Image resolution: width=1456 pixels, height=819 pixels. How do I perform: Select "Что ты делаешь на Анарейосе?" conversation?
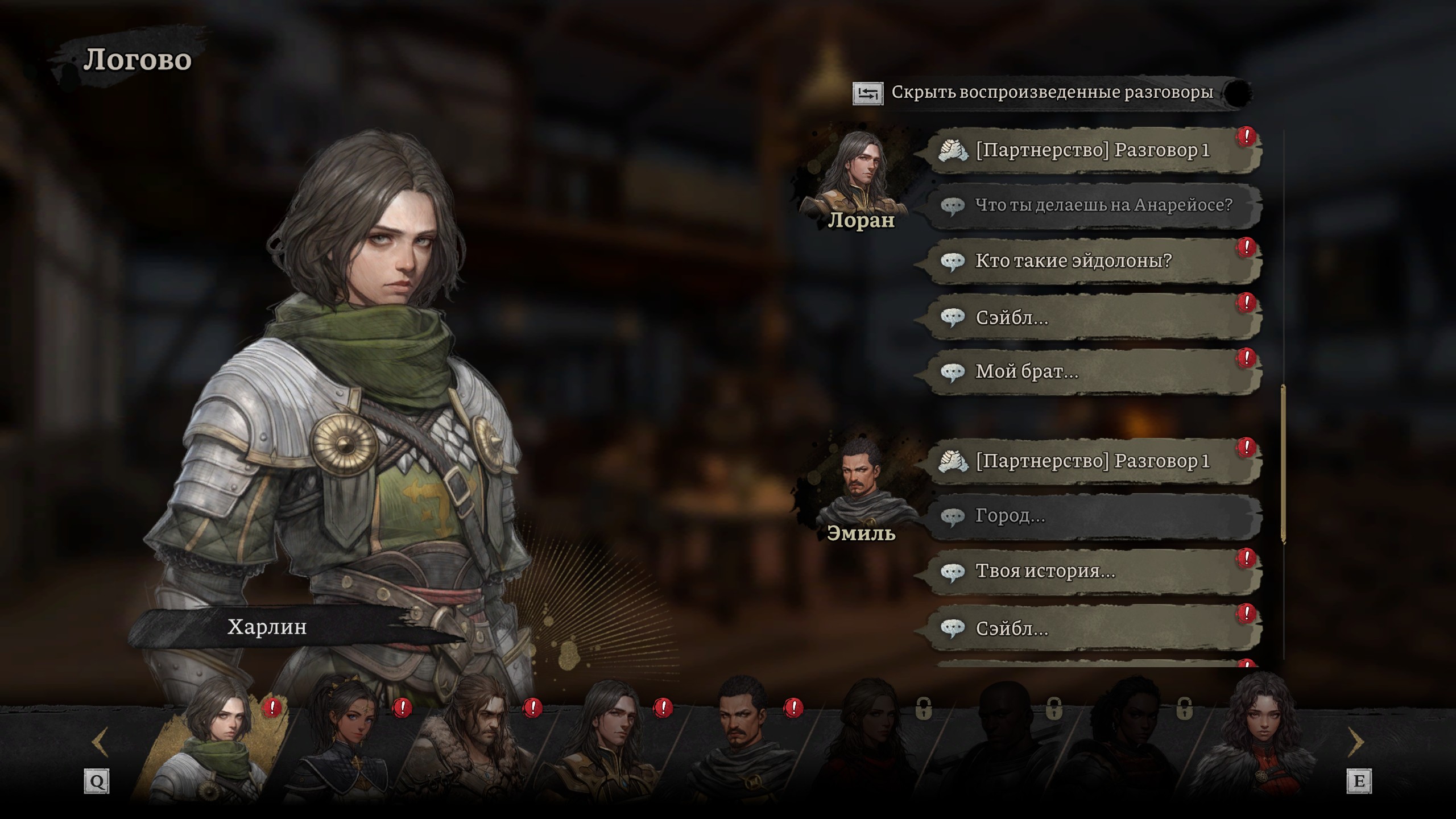tap(1092, 205)
